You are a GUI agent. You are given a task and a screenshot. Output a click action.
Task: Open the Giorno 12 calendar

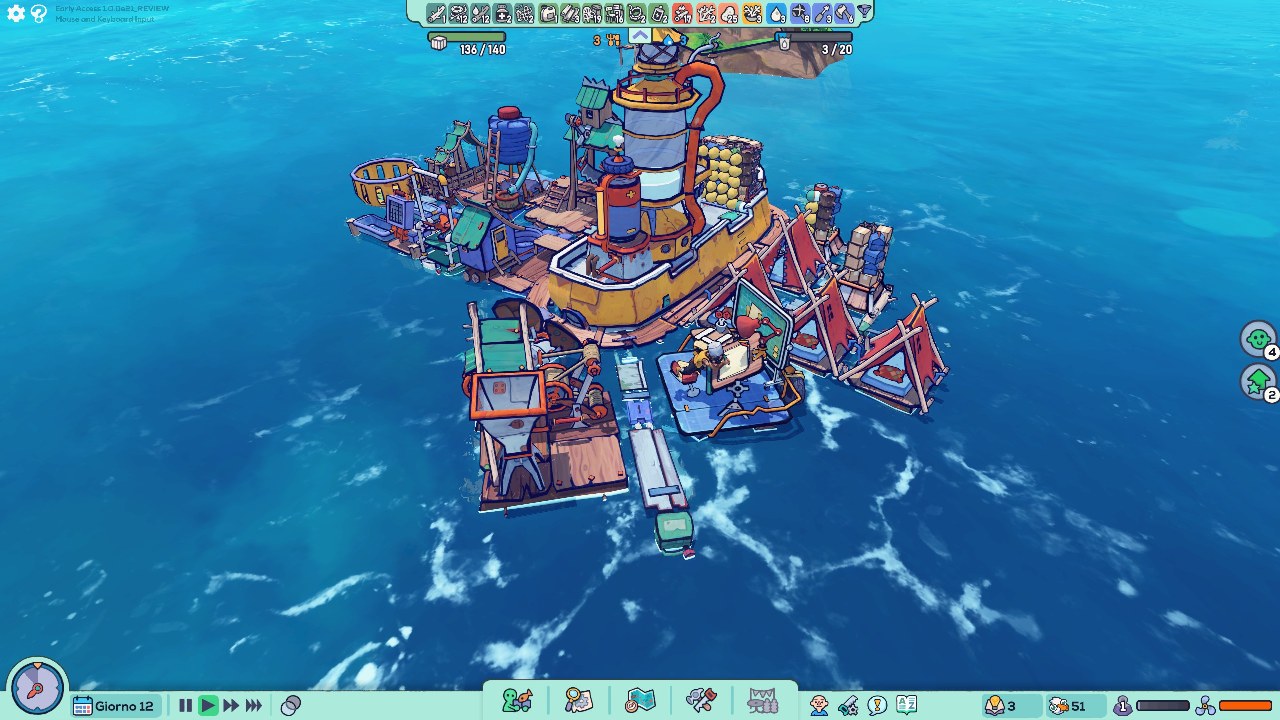point(114,706)
